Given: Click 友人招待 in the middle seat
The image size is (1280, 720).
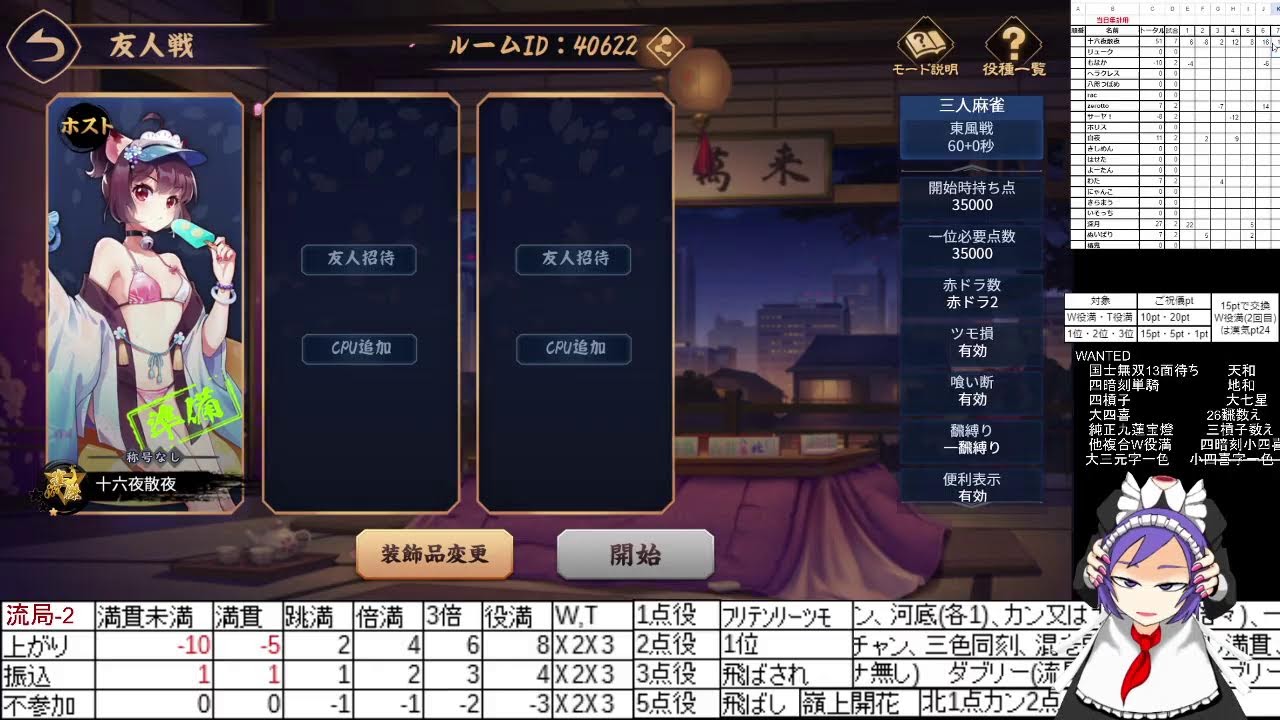Looking at the screenshot, I should [358, 260].
